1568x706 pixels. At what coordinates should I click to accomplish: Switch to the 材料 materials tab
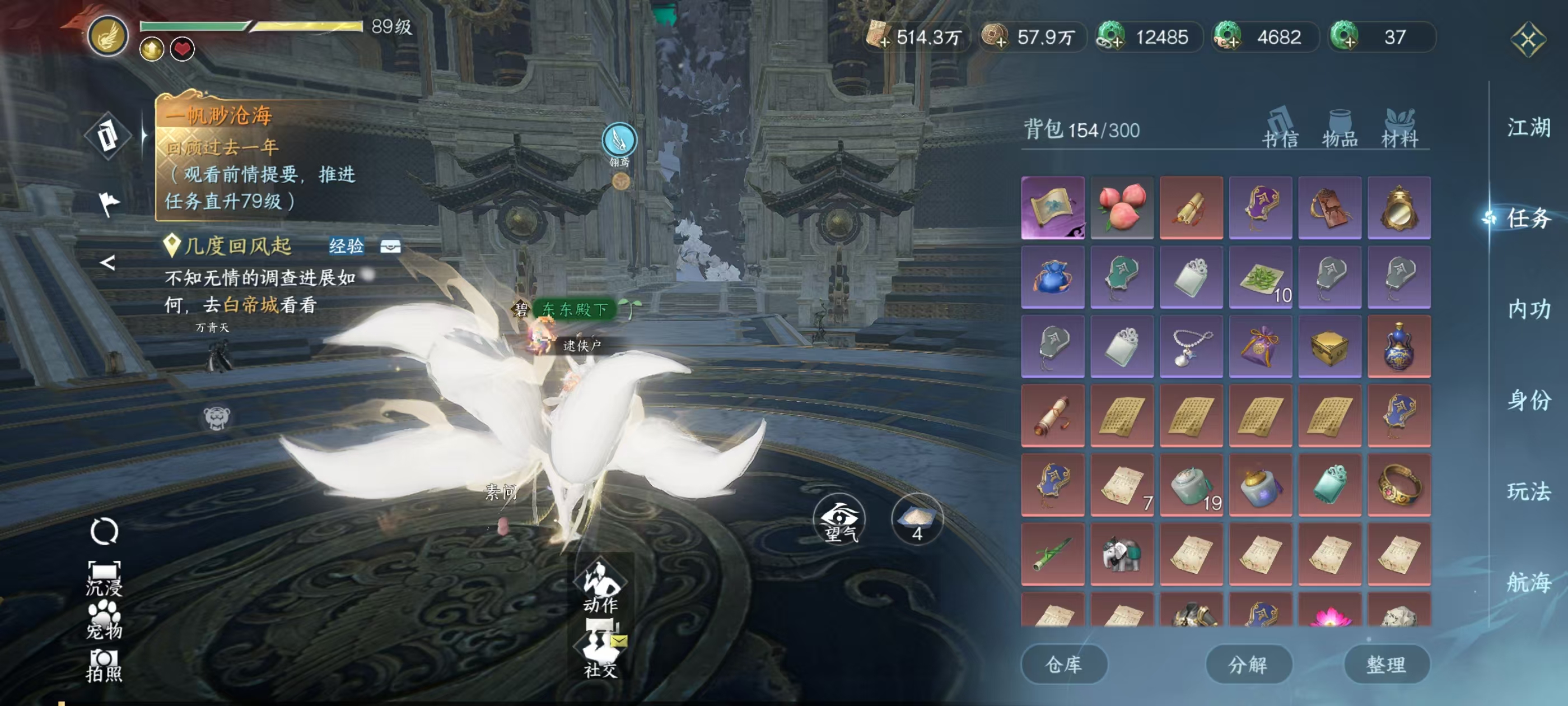click(x=1399, y=129)
